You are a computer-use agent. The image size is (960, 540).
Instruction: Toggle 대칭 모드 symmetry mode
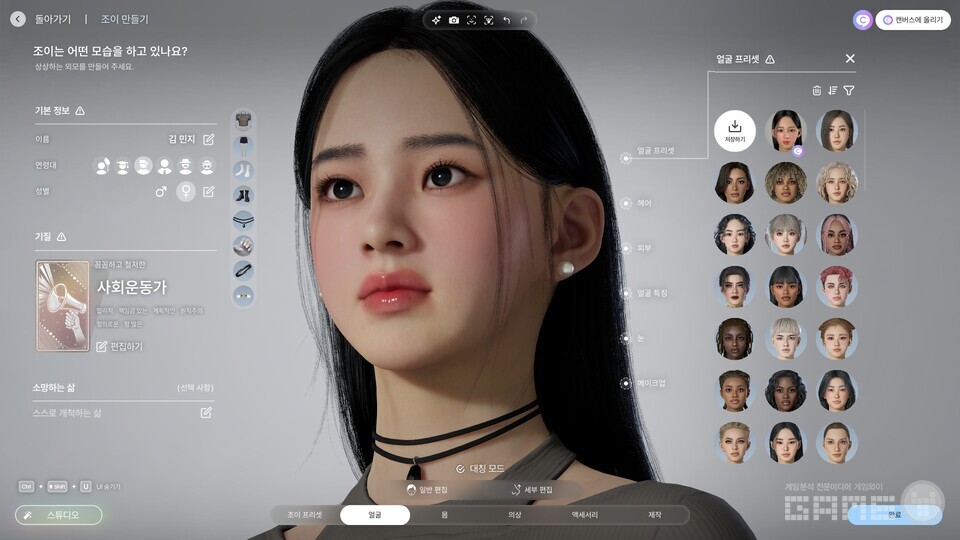pos(479,468)
